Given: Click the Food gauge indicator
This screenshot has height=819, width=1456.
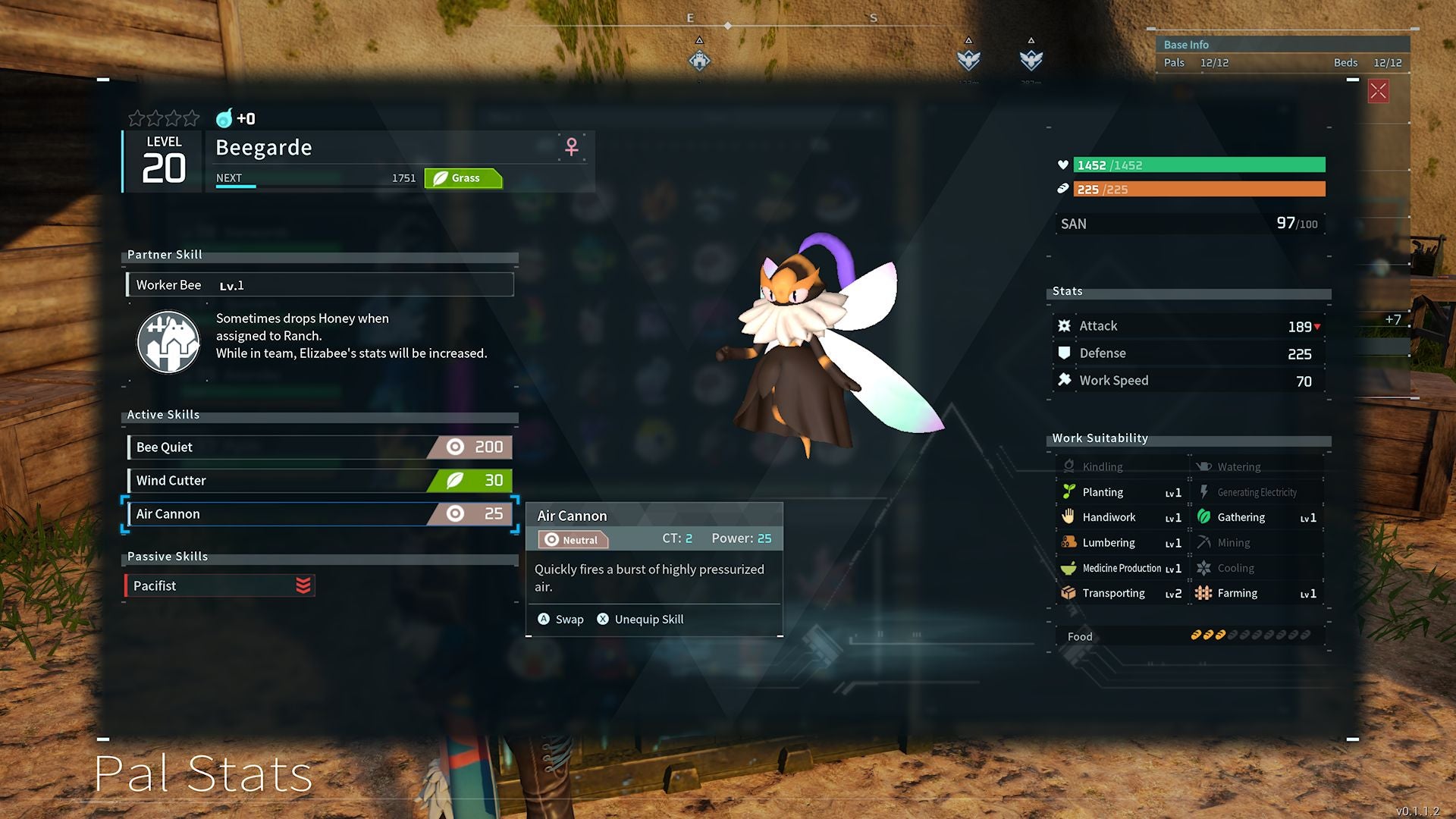Looking at the screenshot, I should pyautogui.click(x=1249, y=636).
